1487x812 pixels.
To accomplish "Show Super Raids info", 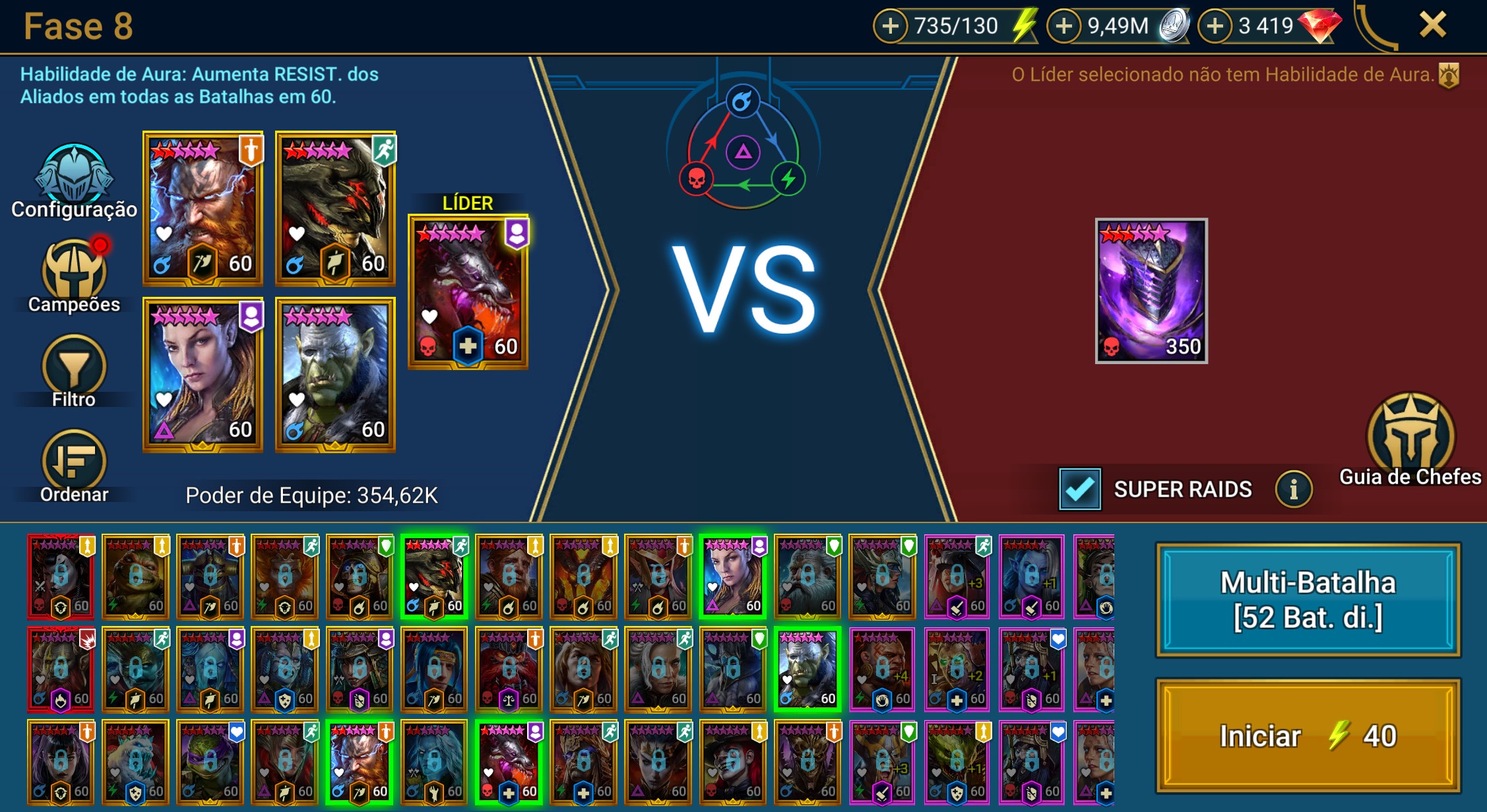I will point(1293,489).
